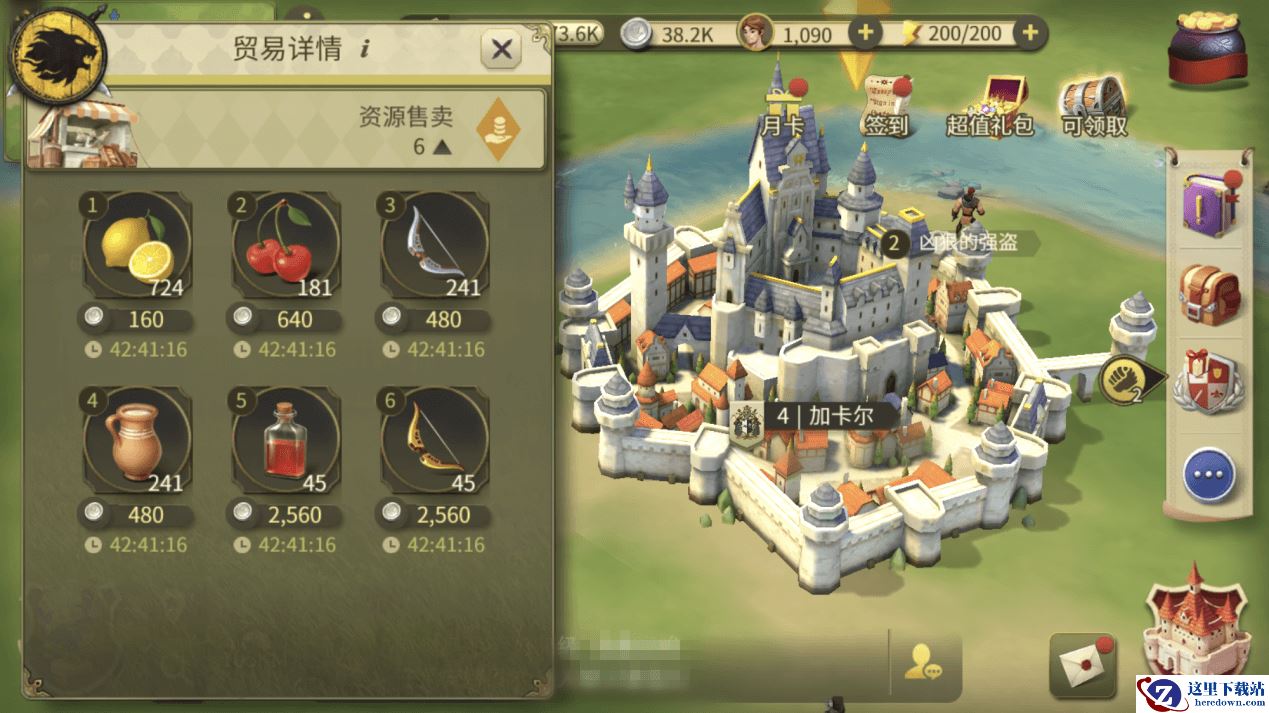1269x713 pixels.
Task: Add more energy with the plus button
Action: point(1030,33)
